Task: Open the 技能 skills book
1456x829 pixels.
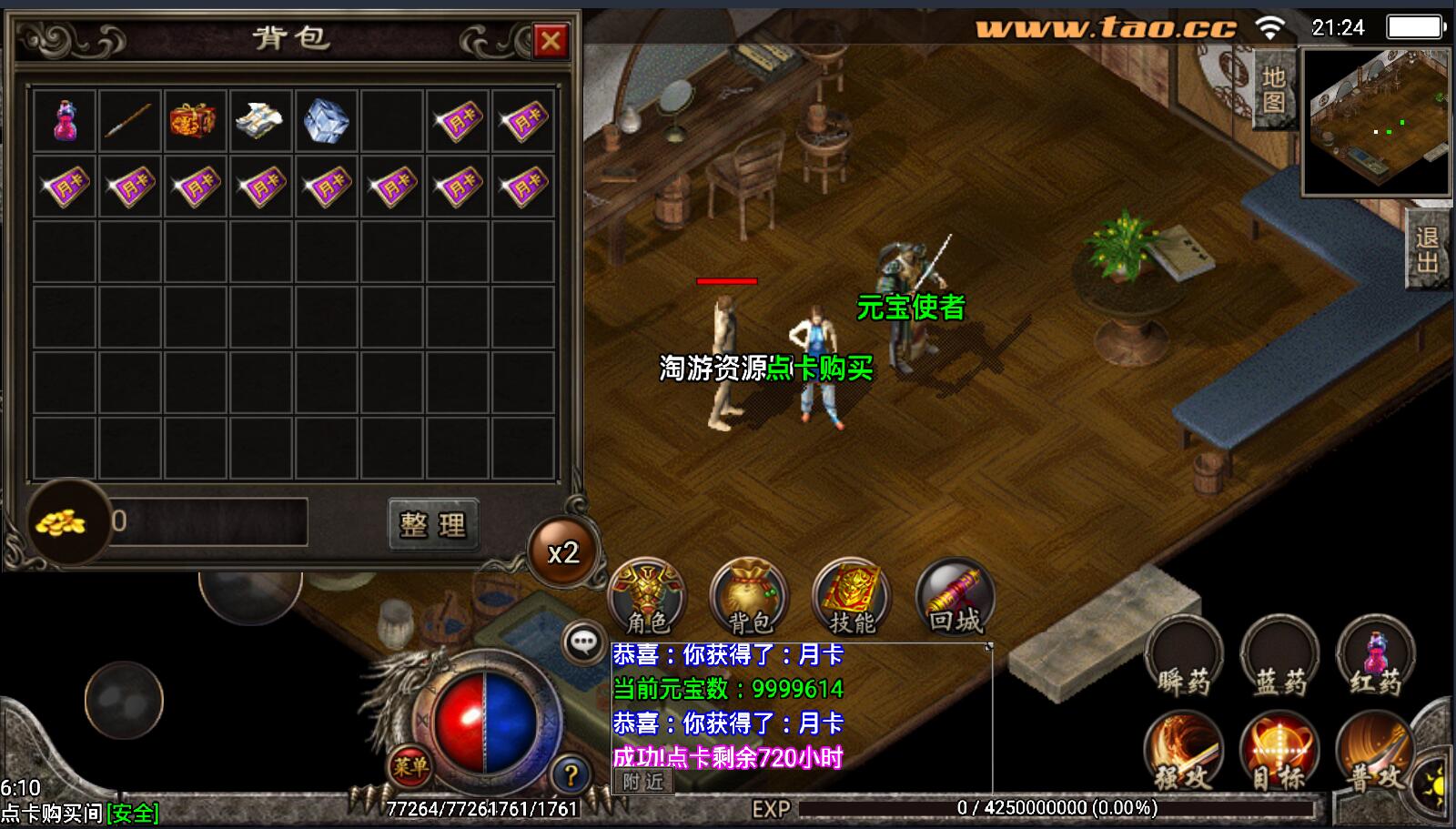Action: click(852, 596)
